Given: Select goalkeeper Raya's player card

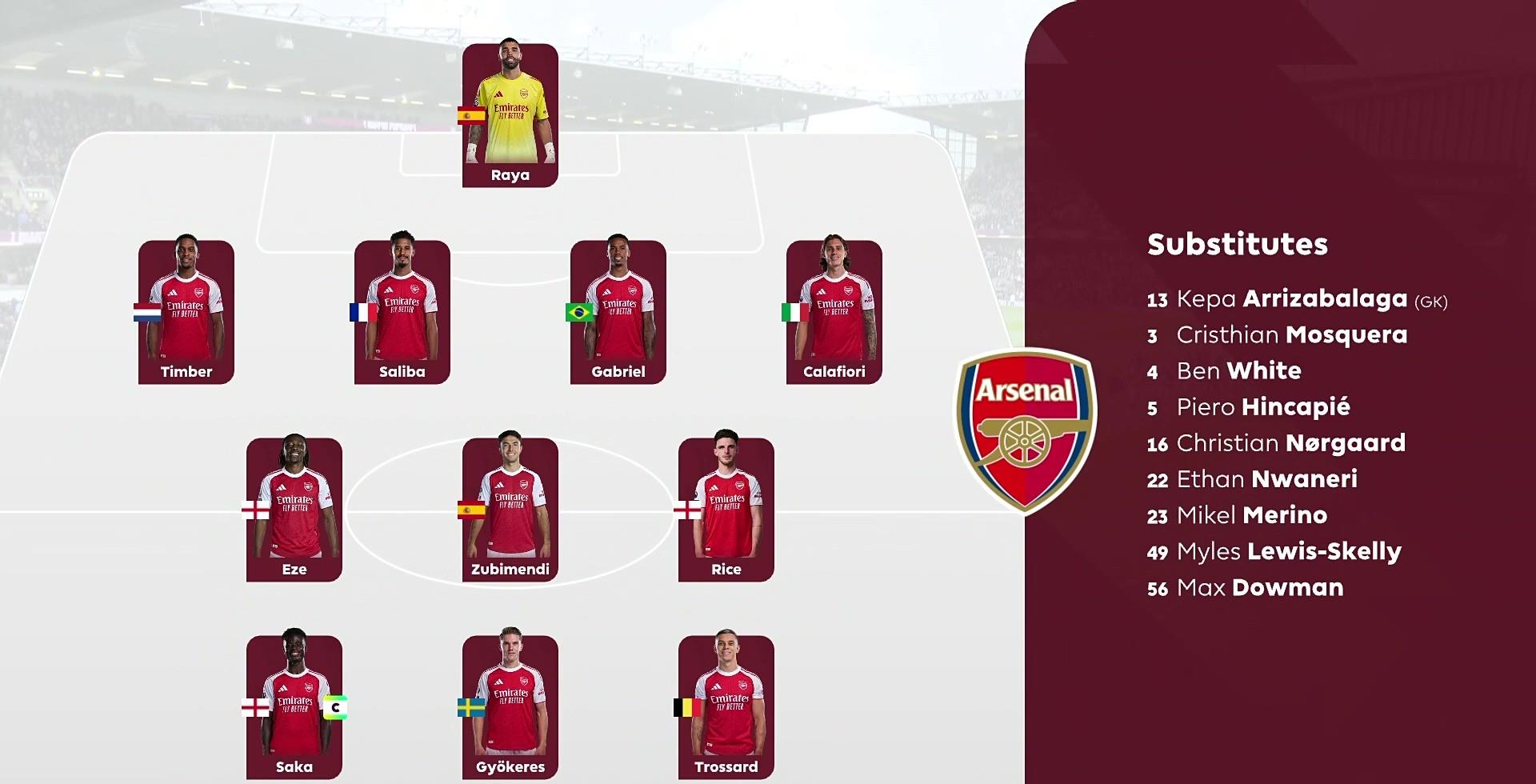Looking at the screenshot, I should pyautogui.click(x=510, y=116).
